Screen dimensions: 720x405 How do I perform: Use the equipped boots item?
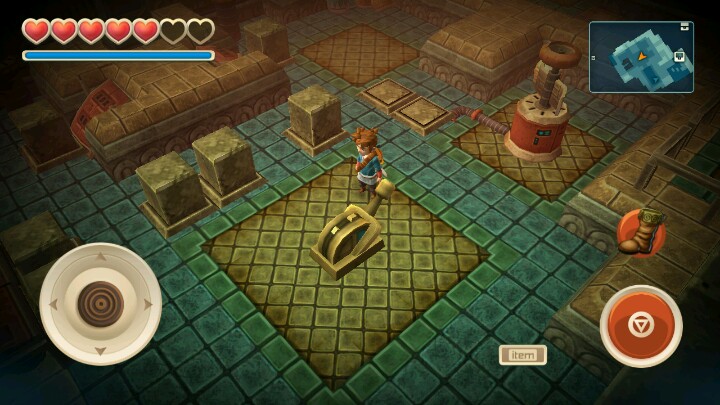[641, 232]
